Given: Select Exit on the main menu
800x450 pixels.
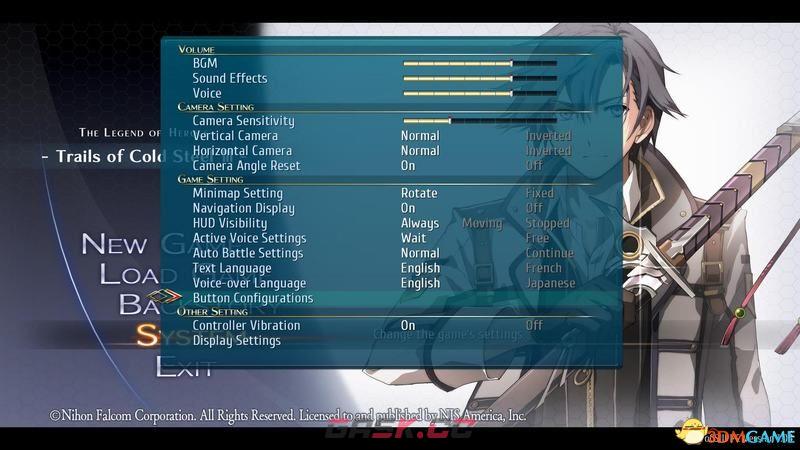Looking at the screenshot, I should [x=184, y=367].
